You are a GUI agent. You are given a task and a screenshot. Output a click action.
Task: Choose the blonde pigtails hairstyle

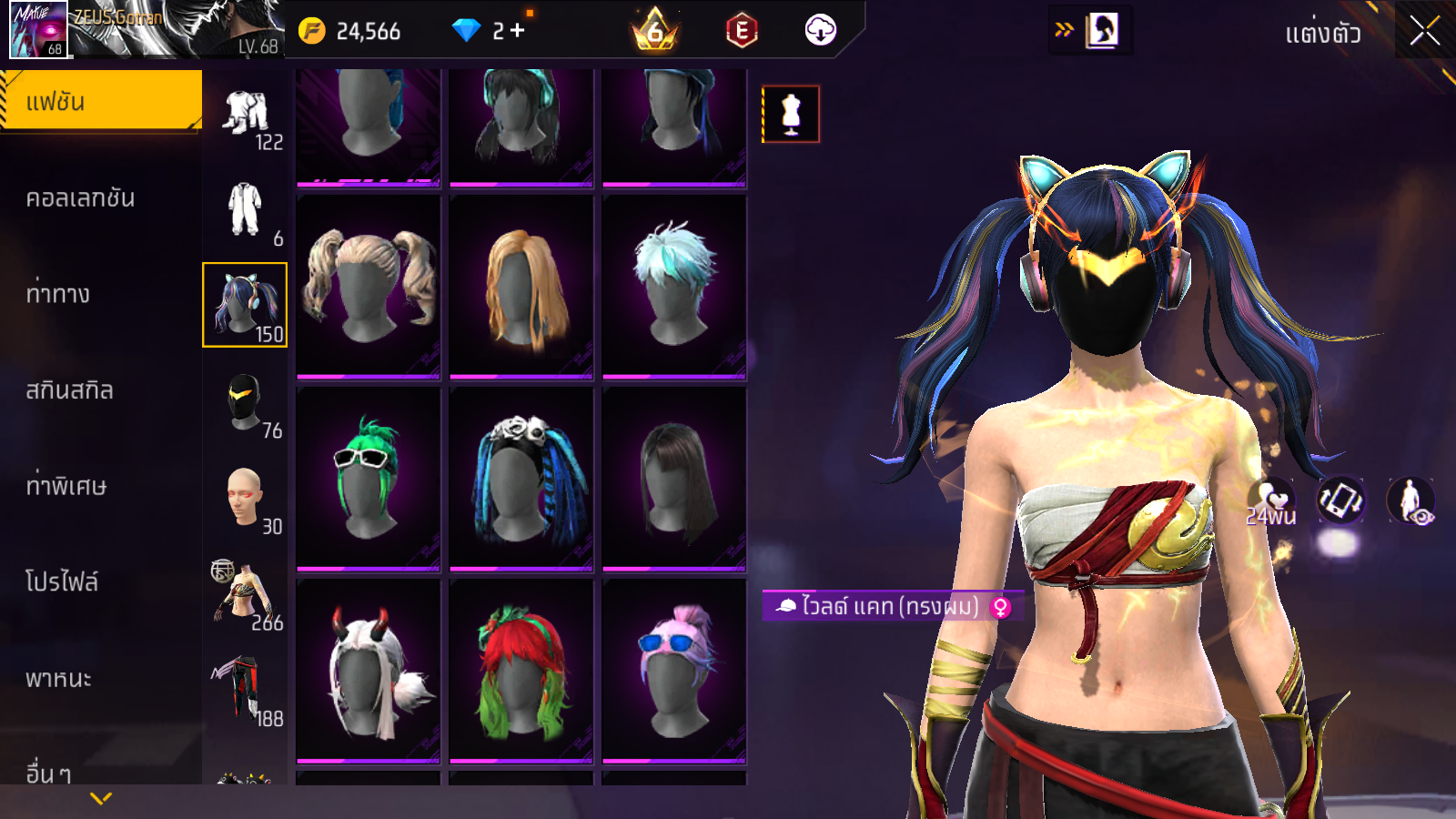(x=369, y=286)
